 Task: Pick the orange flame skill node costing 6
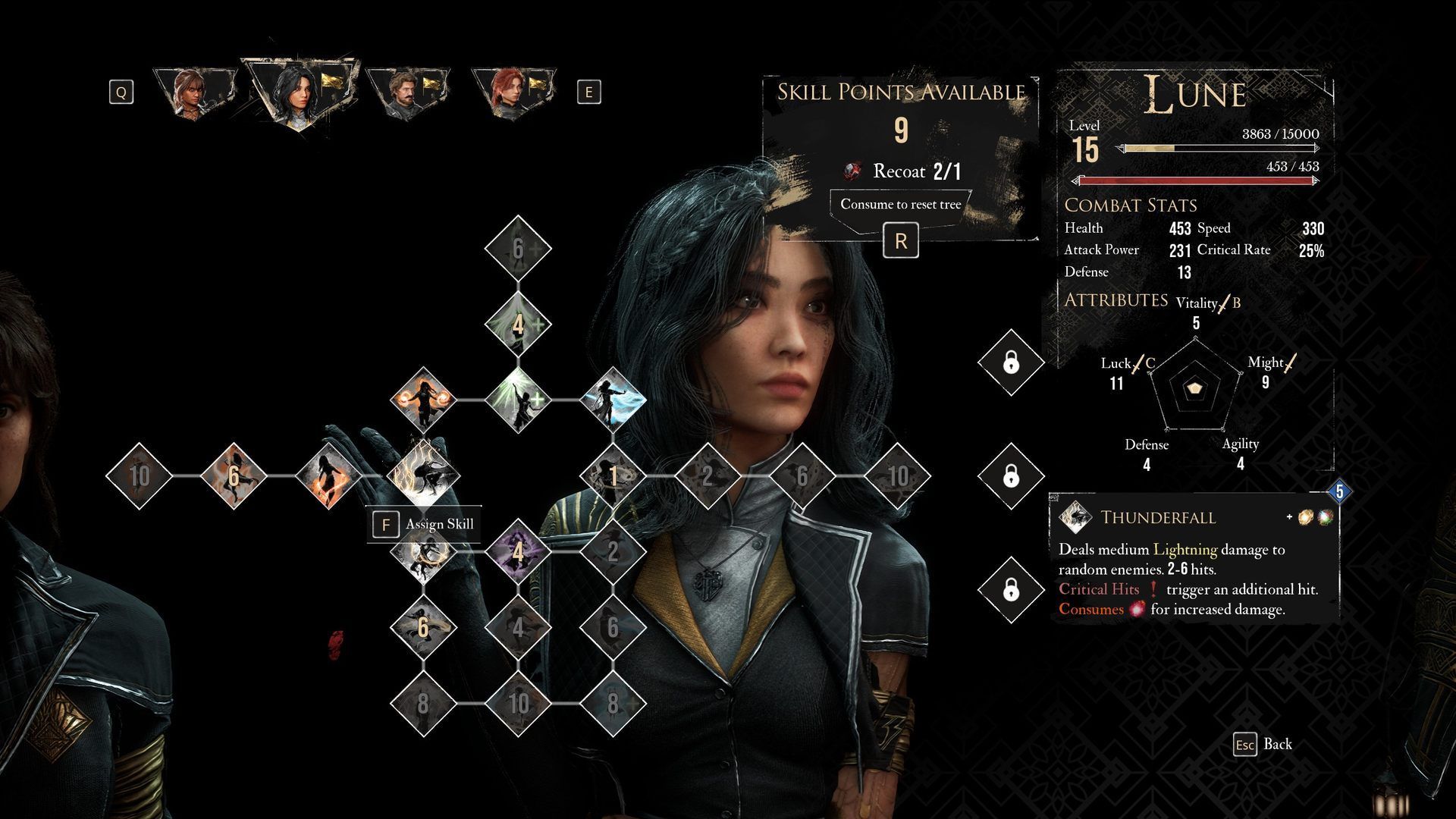pyautogui.click(x=234, y=475)
